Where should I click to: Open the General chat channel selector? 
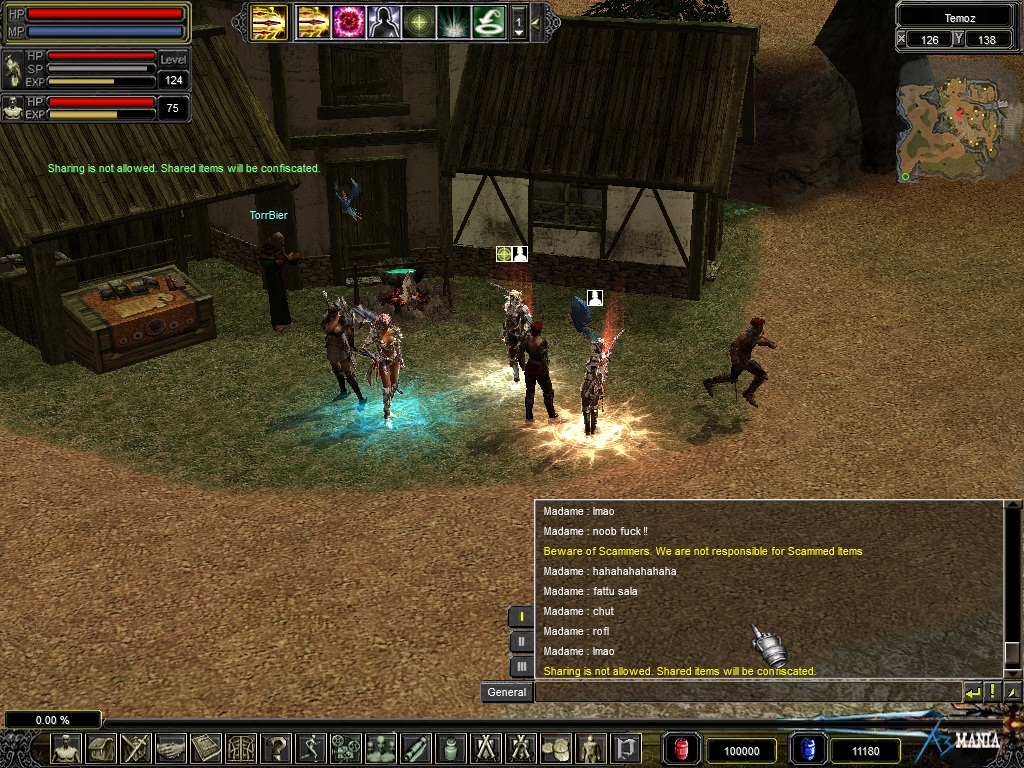[x=506, y=692]
